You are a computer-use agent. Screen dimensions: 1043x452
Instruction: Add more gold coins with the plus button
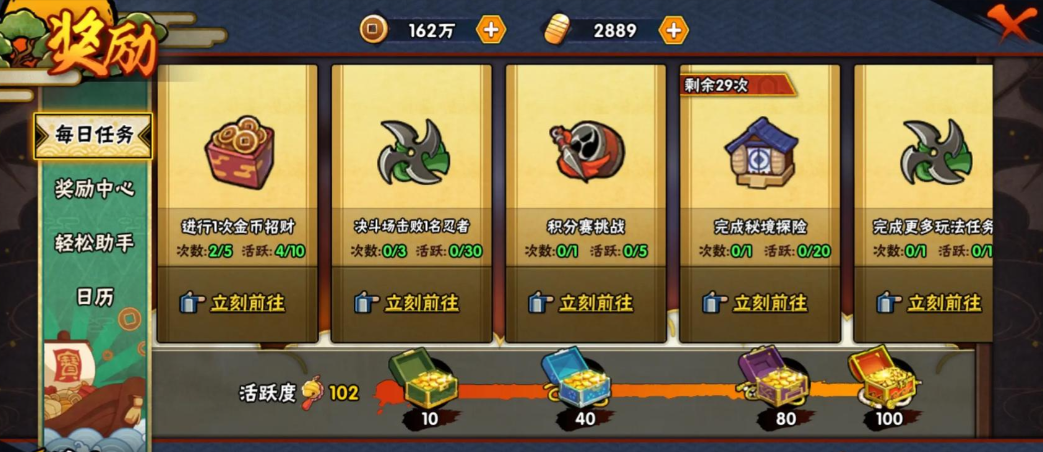click(x=490, y=30)
